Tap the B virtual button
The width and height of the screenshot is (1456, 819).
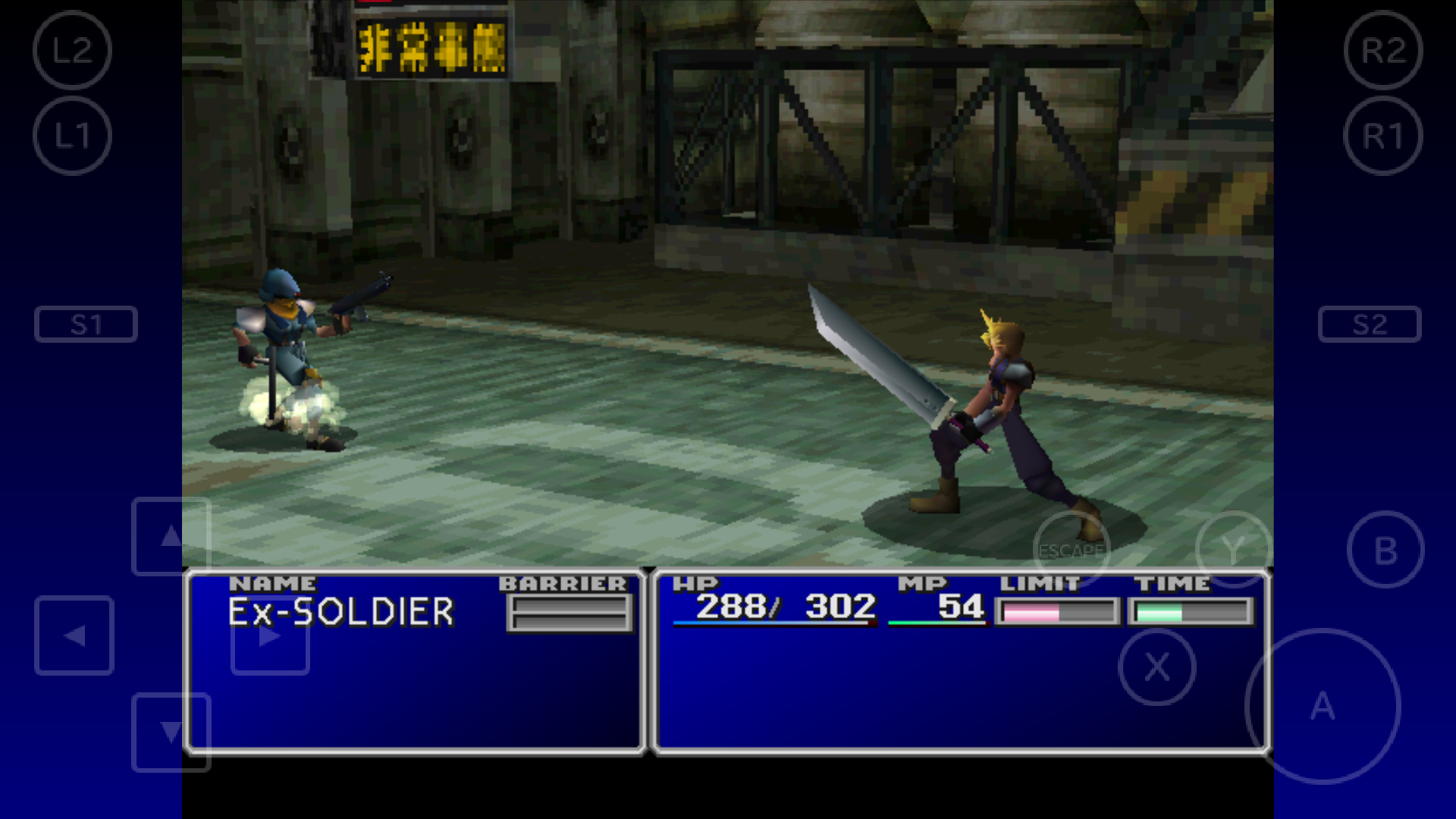pyautogui.click(x=1385, y=550)
